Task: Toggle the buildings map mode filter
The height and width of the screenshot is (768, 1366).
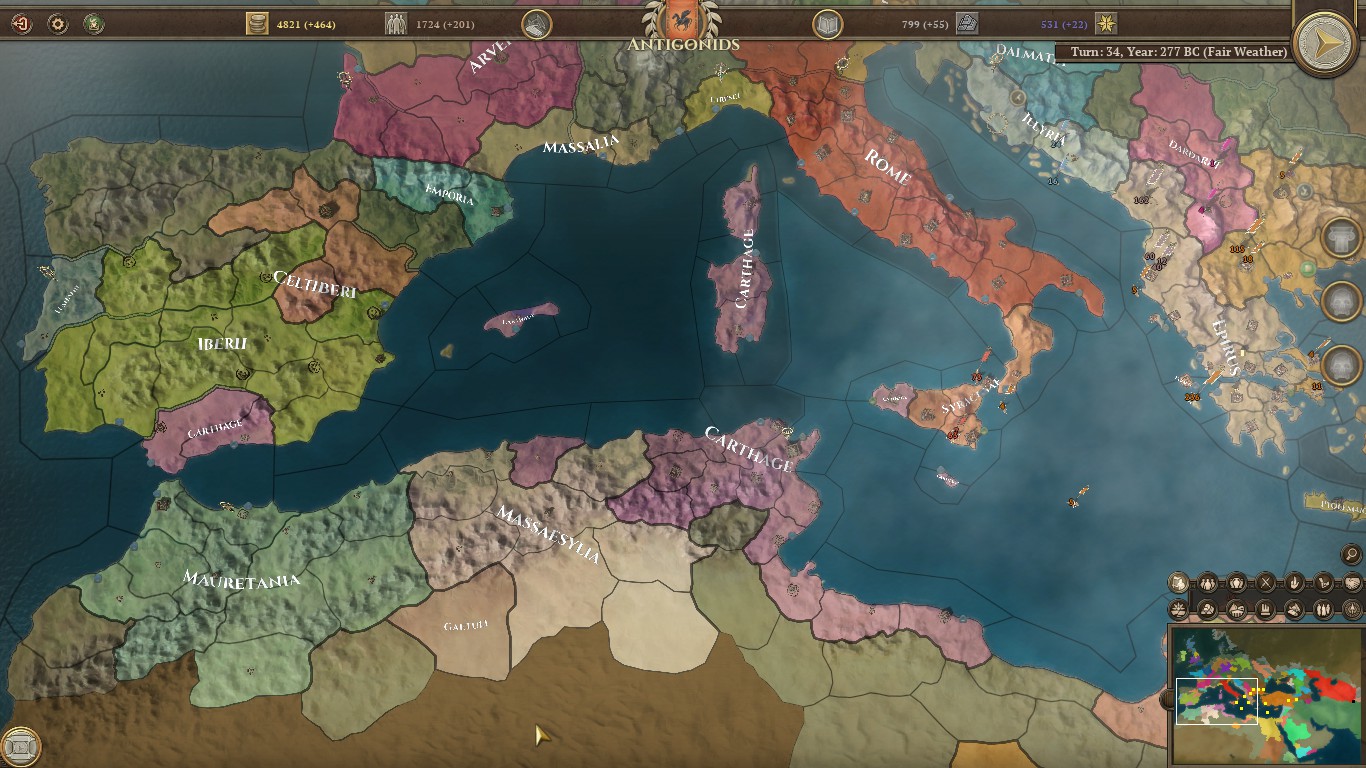Action: pos(1267,611)
